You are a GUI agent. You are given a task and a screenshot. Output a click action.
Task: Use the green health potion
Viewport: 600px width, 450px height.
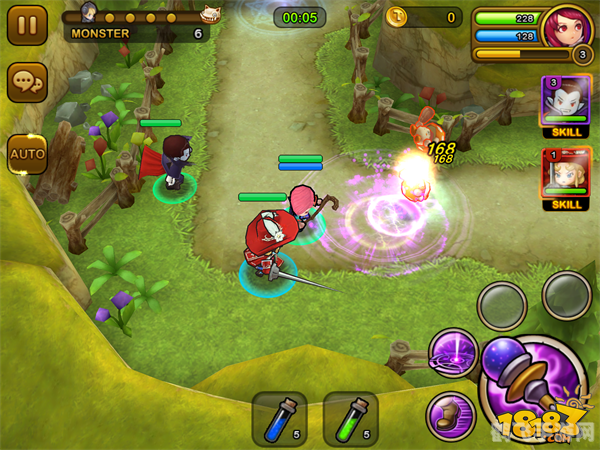[x=350, y=418]
